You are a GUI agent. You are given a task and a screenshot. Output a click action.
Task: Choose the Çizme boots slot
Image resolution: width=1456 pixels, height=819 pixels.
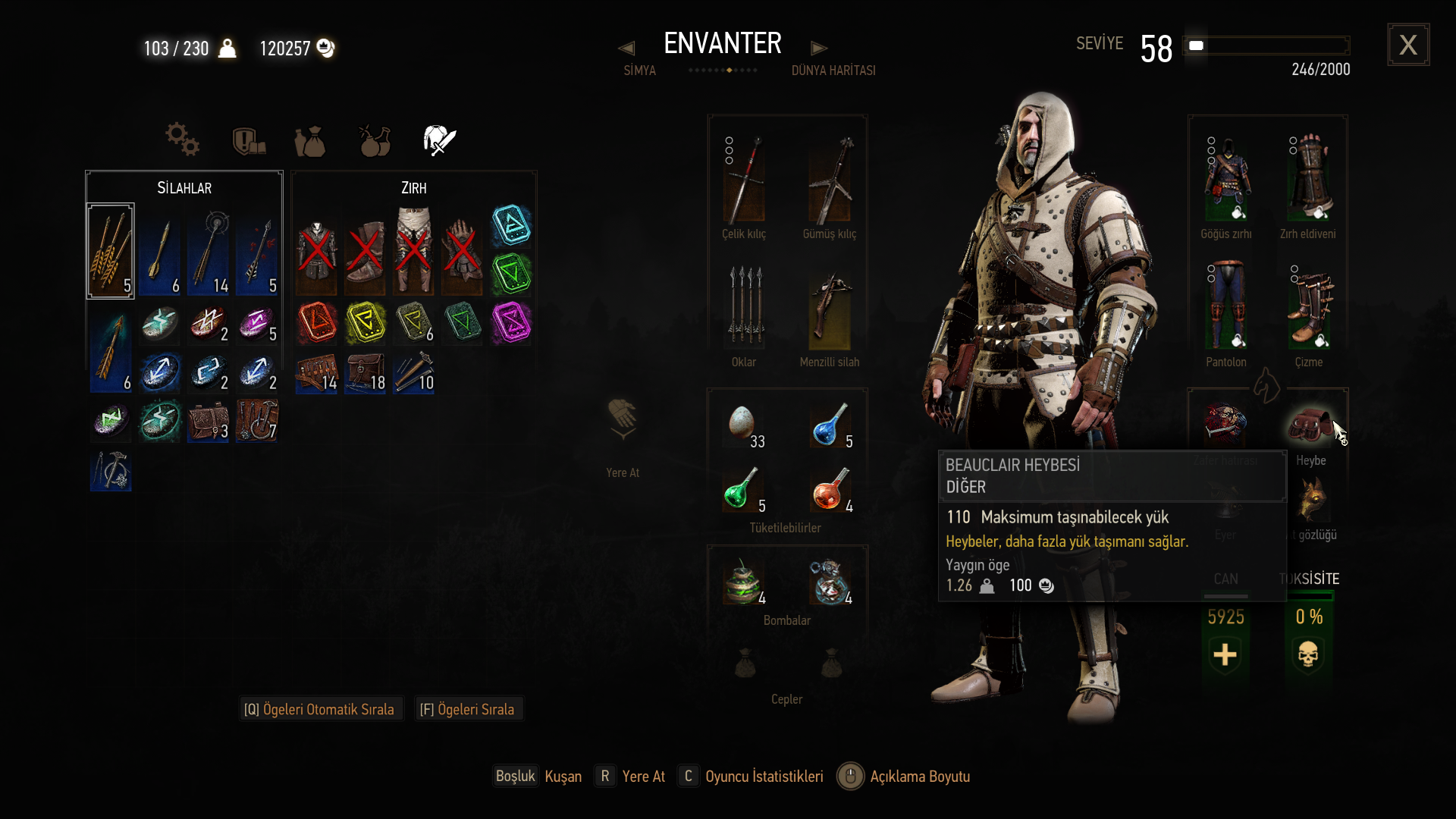coord(1309,307)
